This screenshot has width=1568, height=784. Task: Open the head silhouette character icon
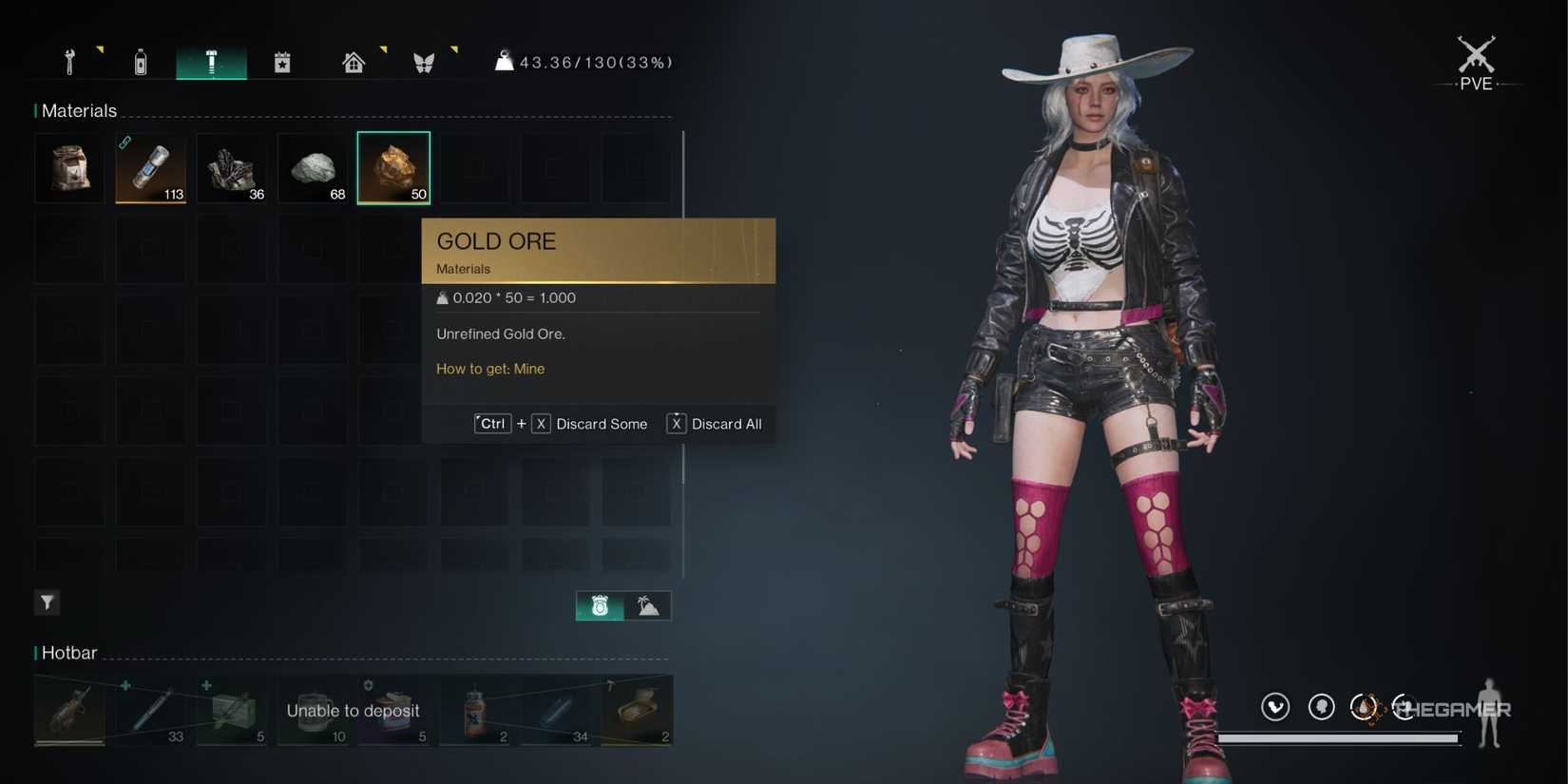click(x=1321, y=706)
